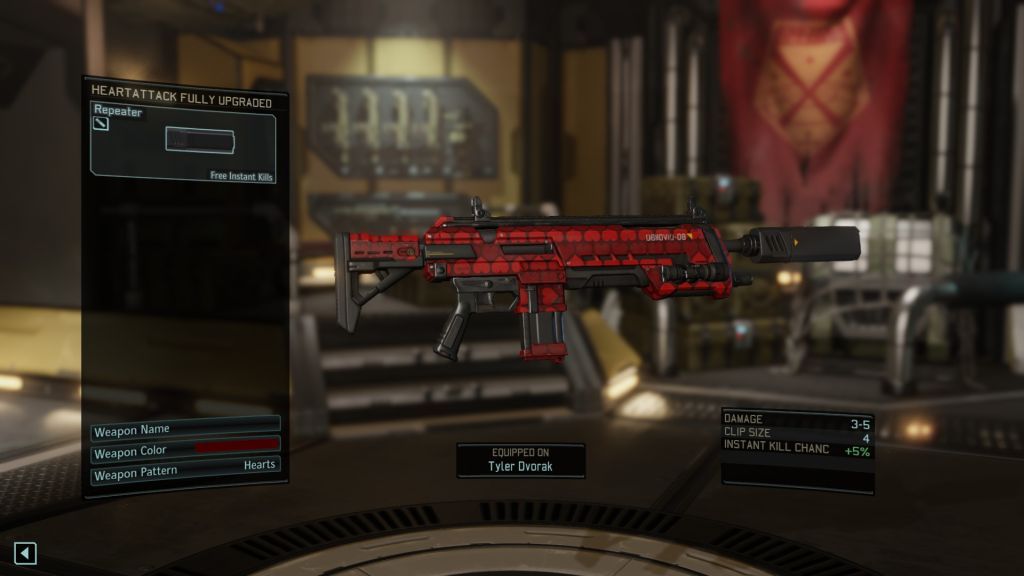Select the Repeater upgrade slot

tap(184, 145)
